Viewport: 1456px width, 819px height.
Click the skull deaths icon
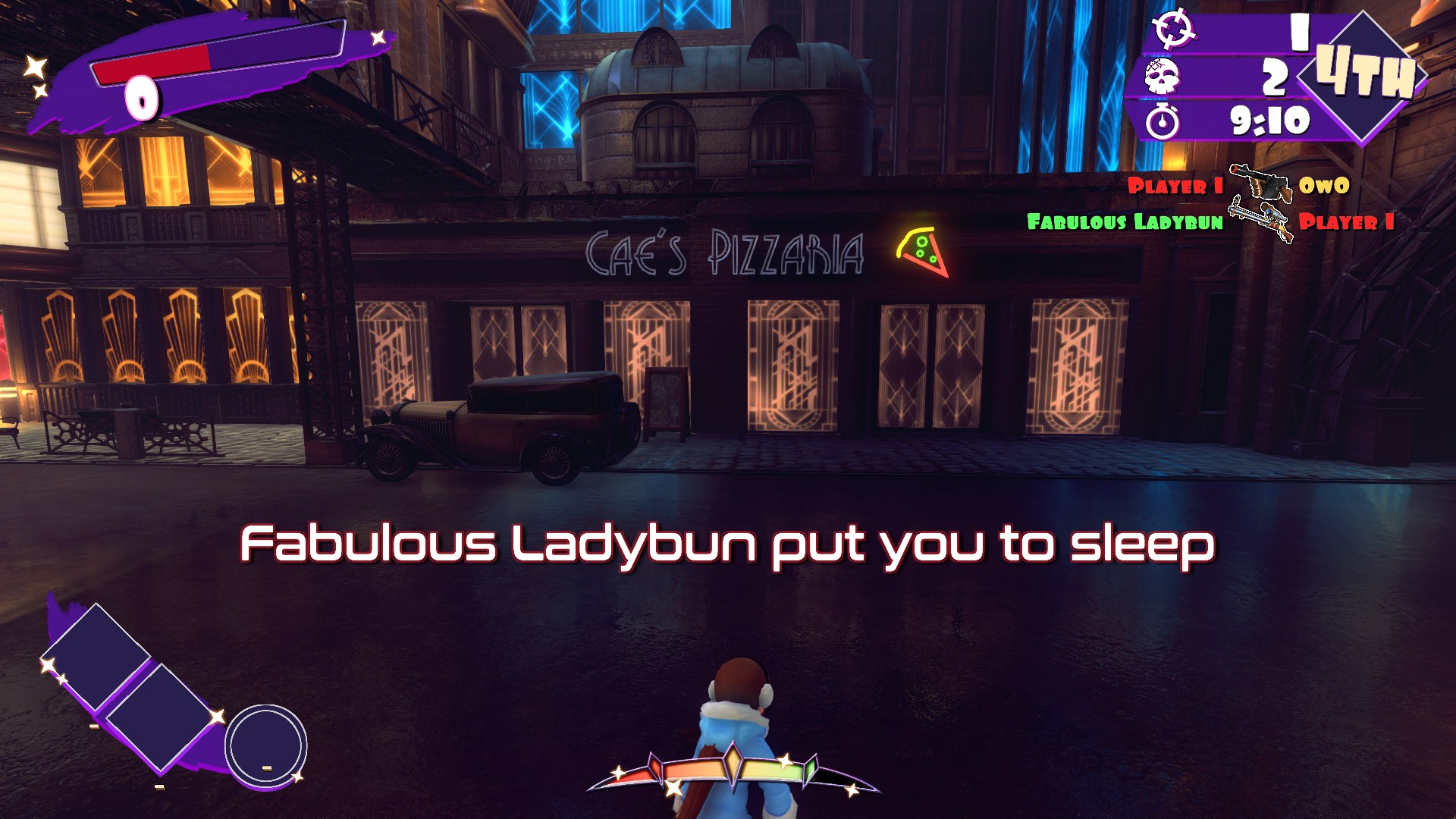1163,76
